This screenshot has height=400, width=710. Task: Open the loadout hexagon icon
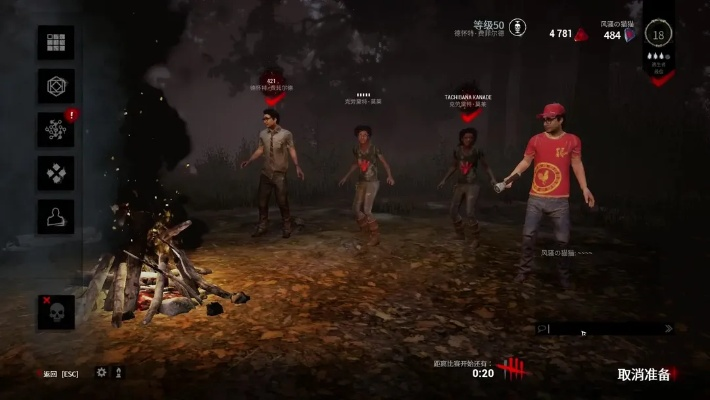click(56, 86)
